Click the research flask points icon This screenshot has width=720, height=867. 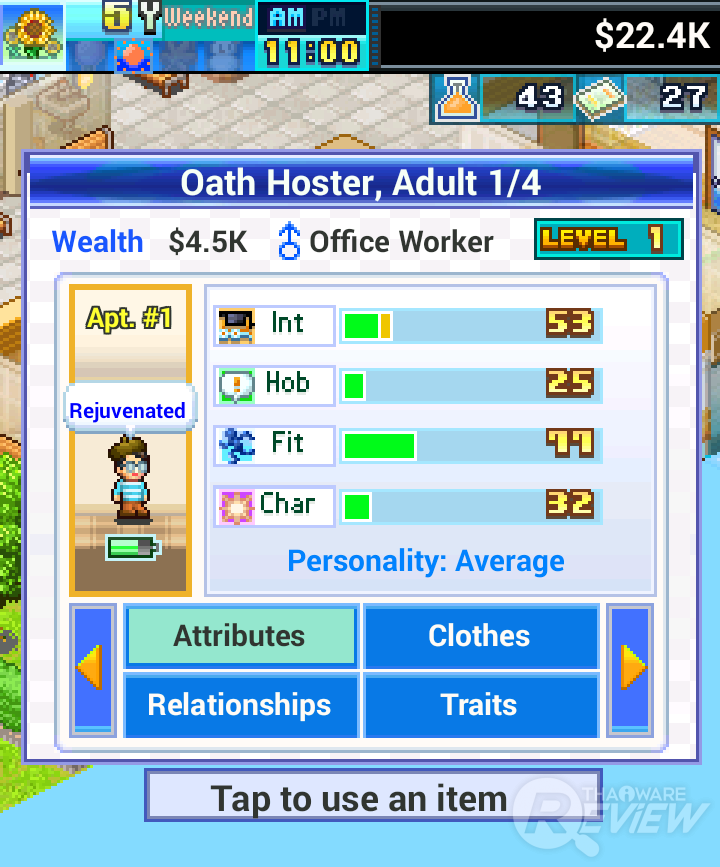point(456,97)
